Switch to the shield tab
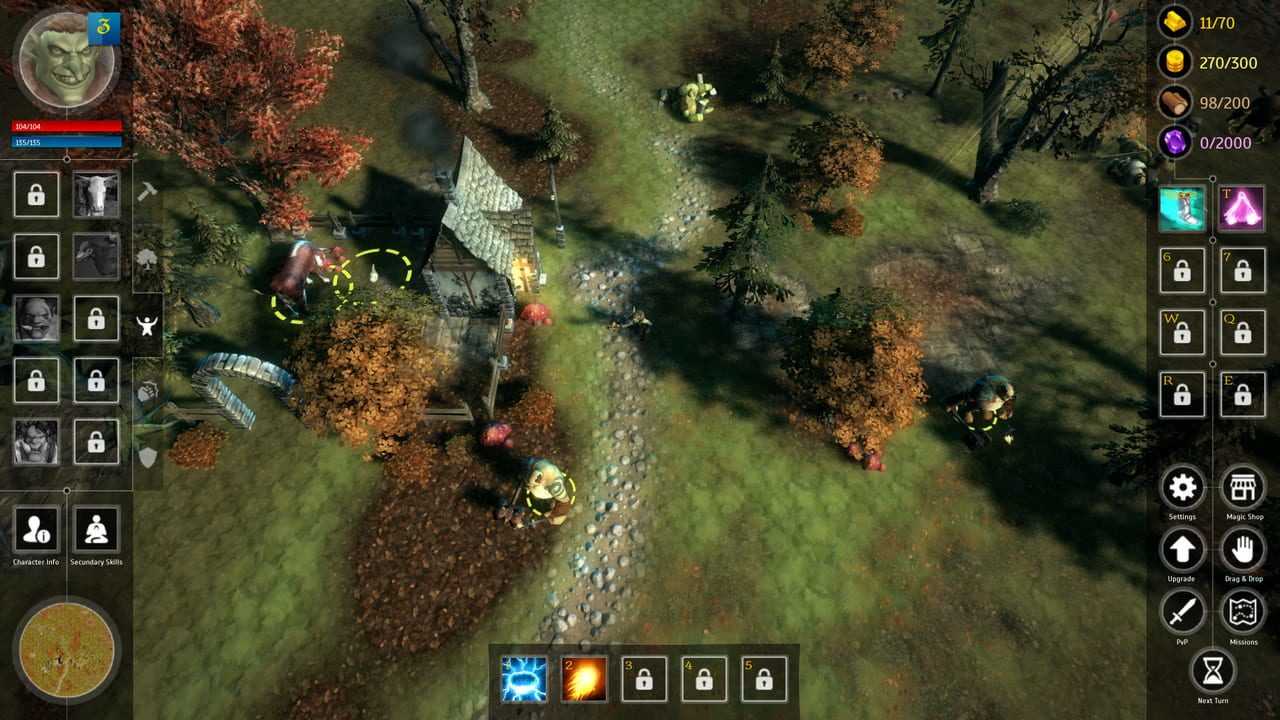The image size is (1280, 720). tap(147, 457)
